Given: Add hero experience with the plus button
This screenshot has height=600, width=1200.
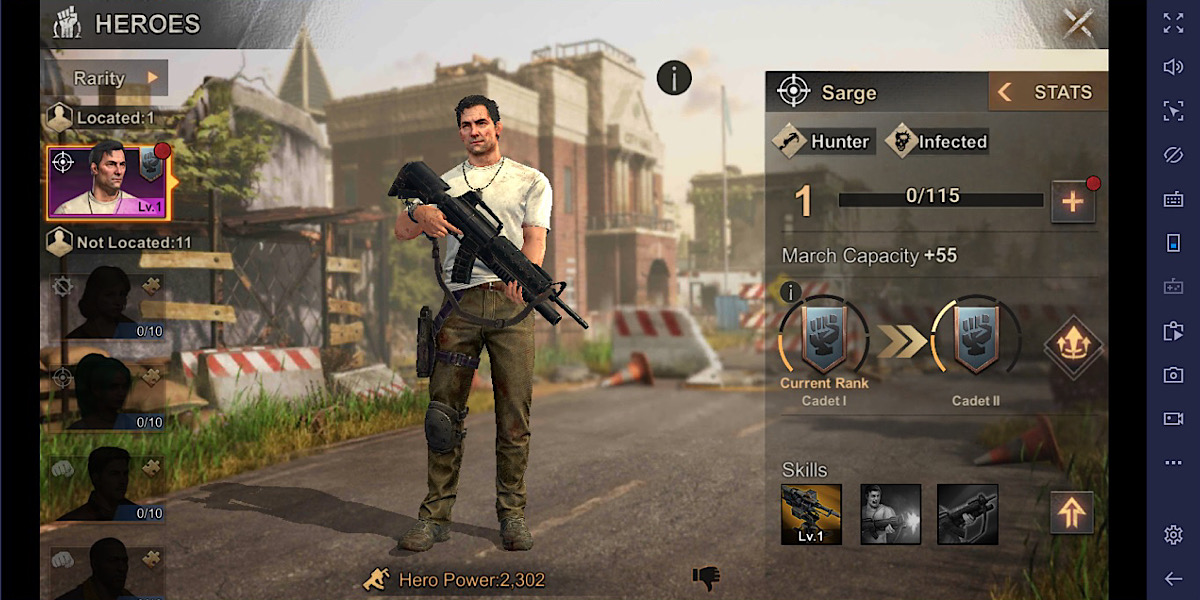Looking at the screenshot, I should click(1072, 202).
